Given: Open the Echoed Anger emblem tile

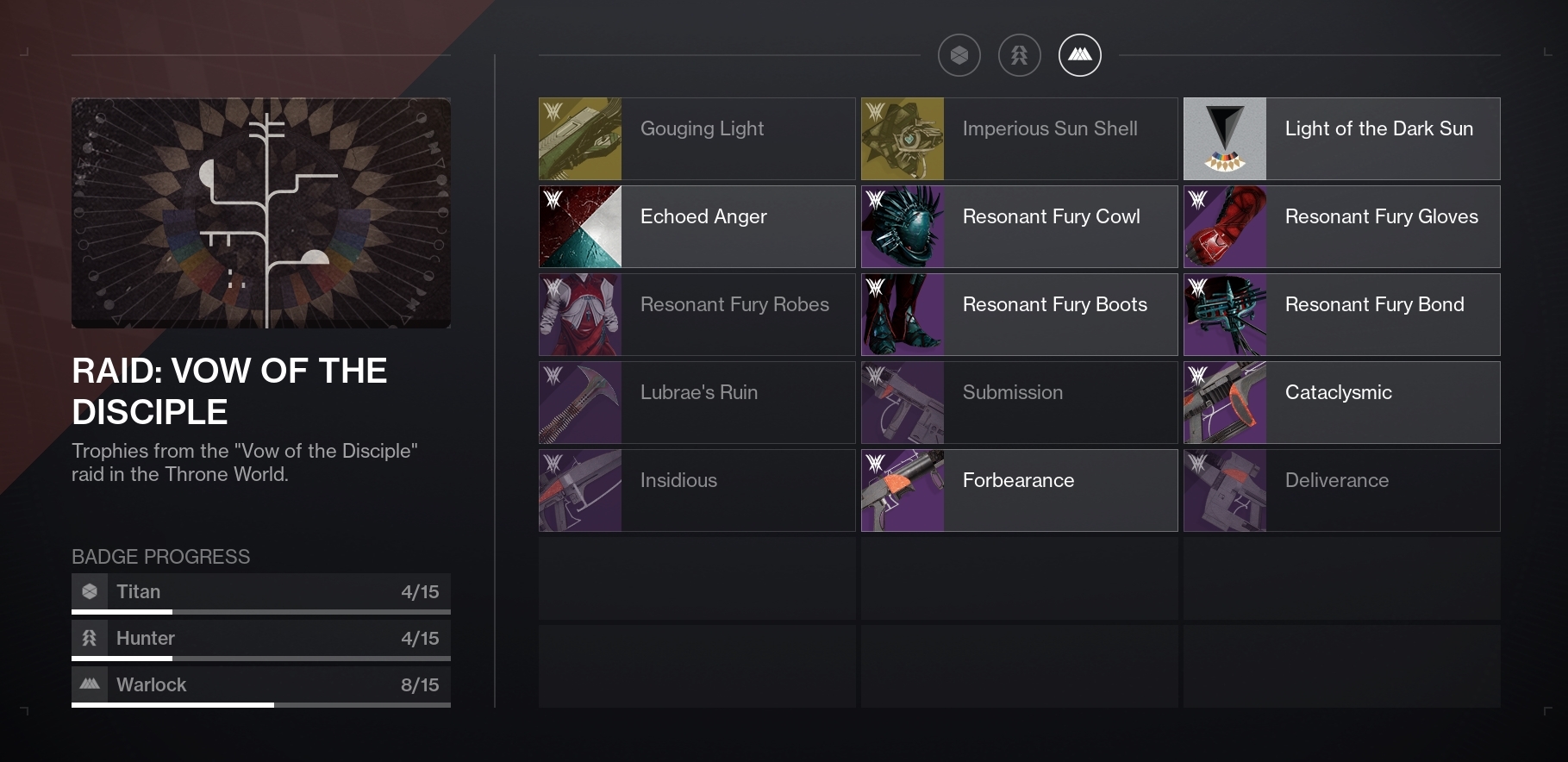Looking at the screenshot, I should pyautogui.click(x=578, y=226).
